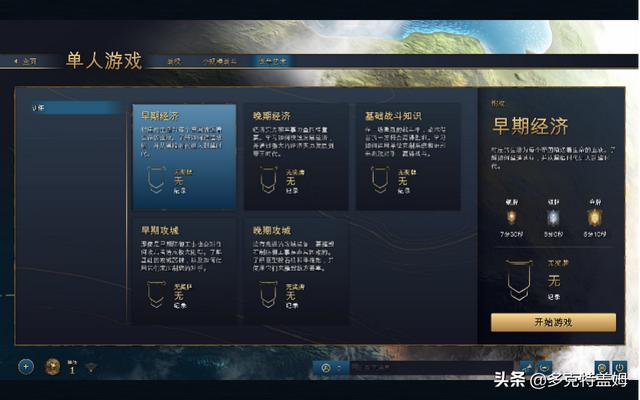Choose the 晚期经济 challenge card
Image resolution: width=640 pixels, height=400 pixels.
click(295, 157)
